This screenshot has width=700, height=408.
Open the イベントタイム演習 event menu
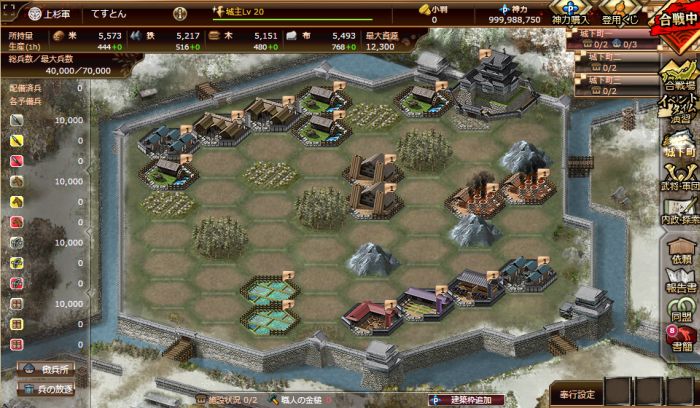680,110
